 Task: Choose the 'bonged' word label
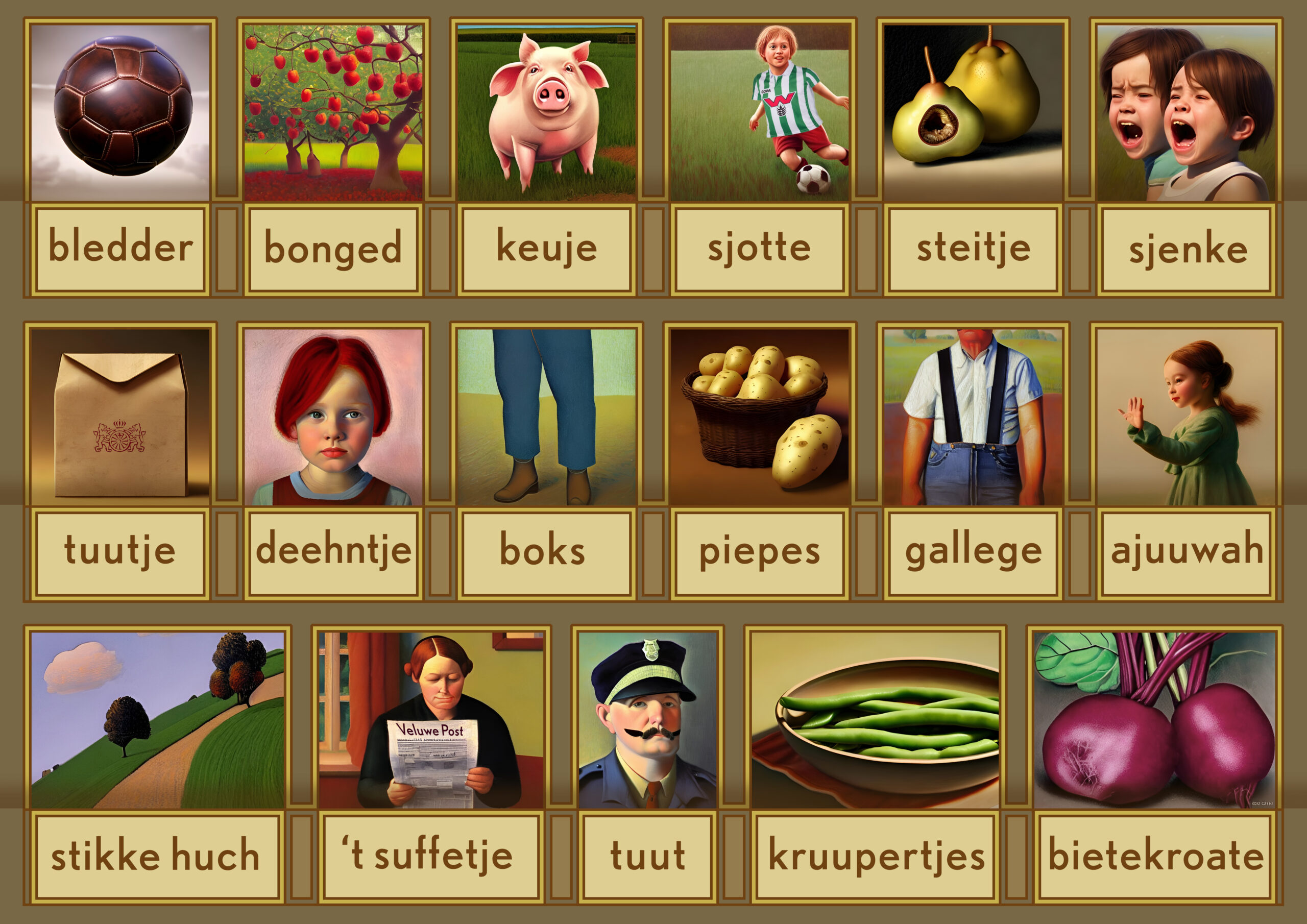[333, 249]
